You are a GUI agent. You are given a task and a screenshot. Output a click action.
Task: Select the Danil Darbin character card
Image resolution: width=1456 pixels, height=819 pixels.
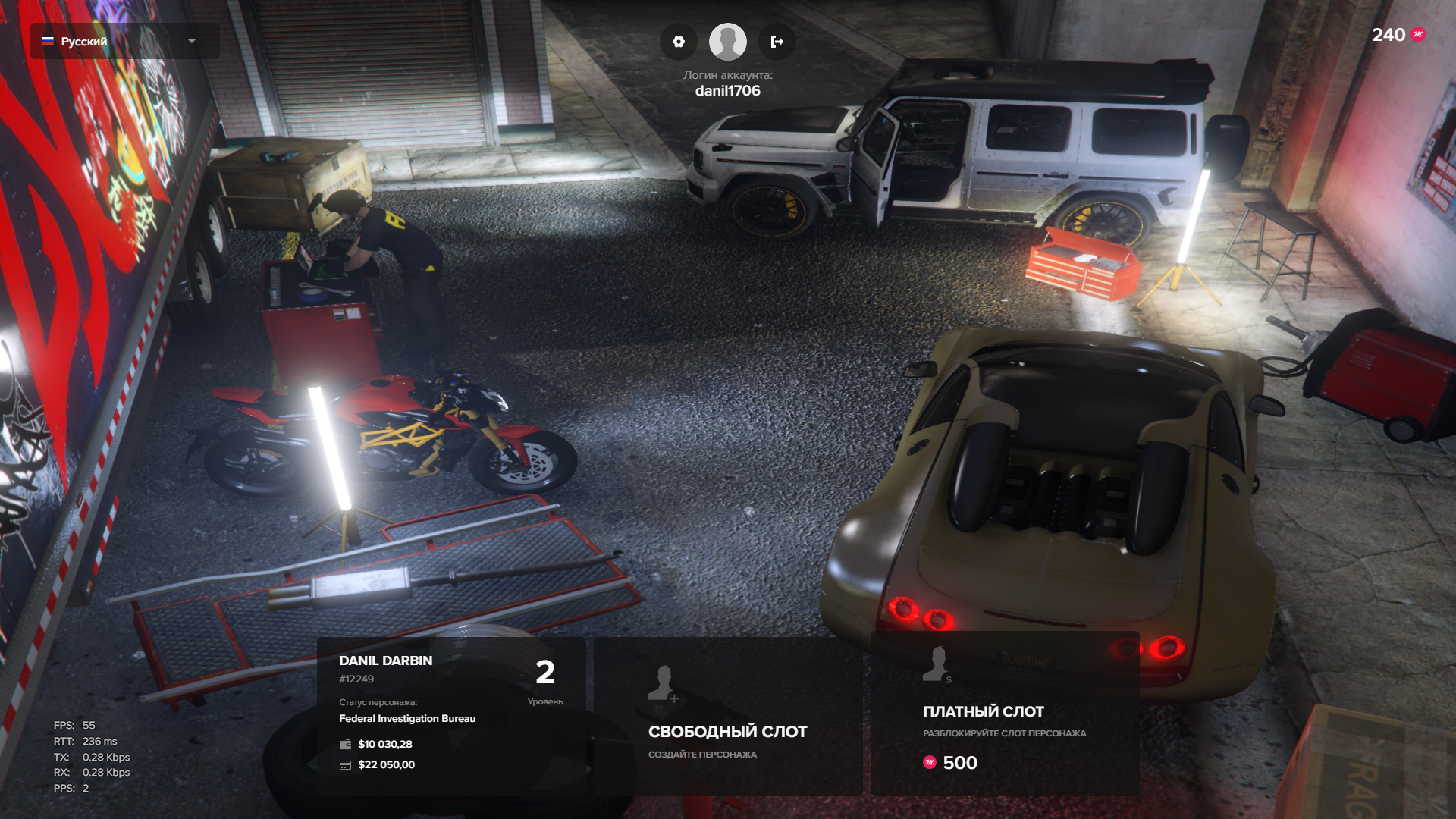451,715
